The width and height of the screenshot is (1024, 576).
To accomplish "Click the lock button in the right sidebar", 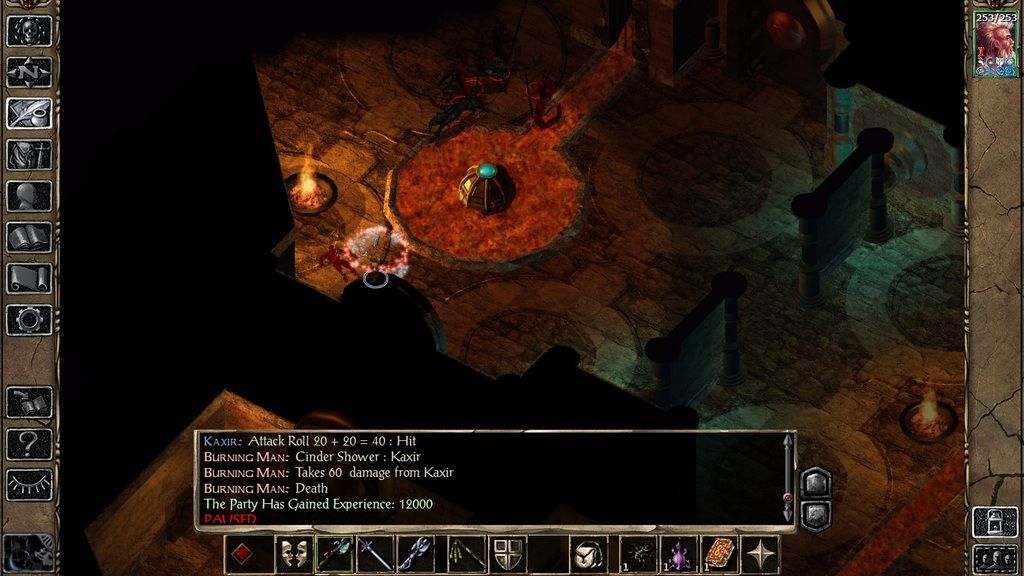I will [995, 522].
